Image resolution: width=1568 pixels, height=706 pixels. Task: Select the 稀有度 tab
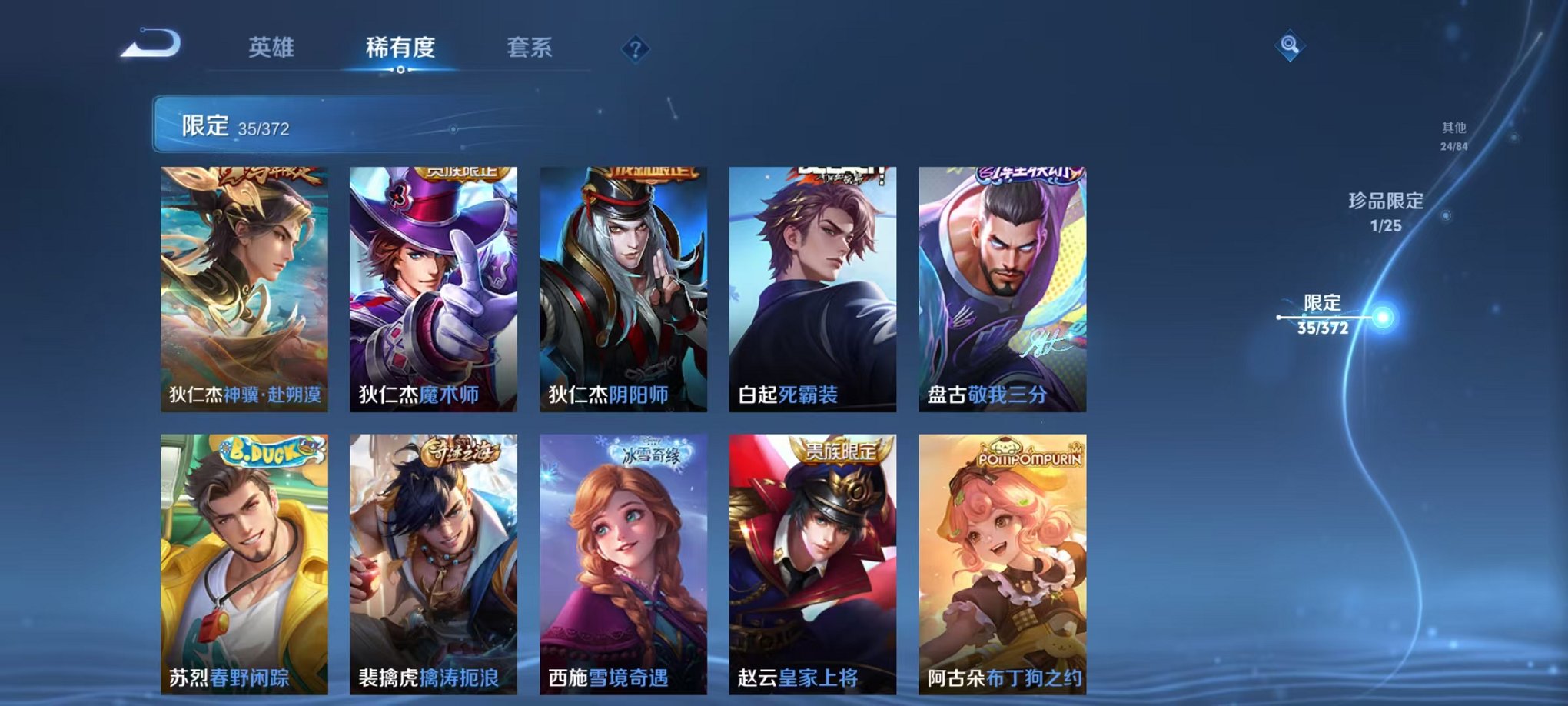(400, 48)
